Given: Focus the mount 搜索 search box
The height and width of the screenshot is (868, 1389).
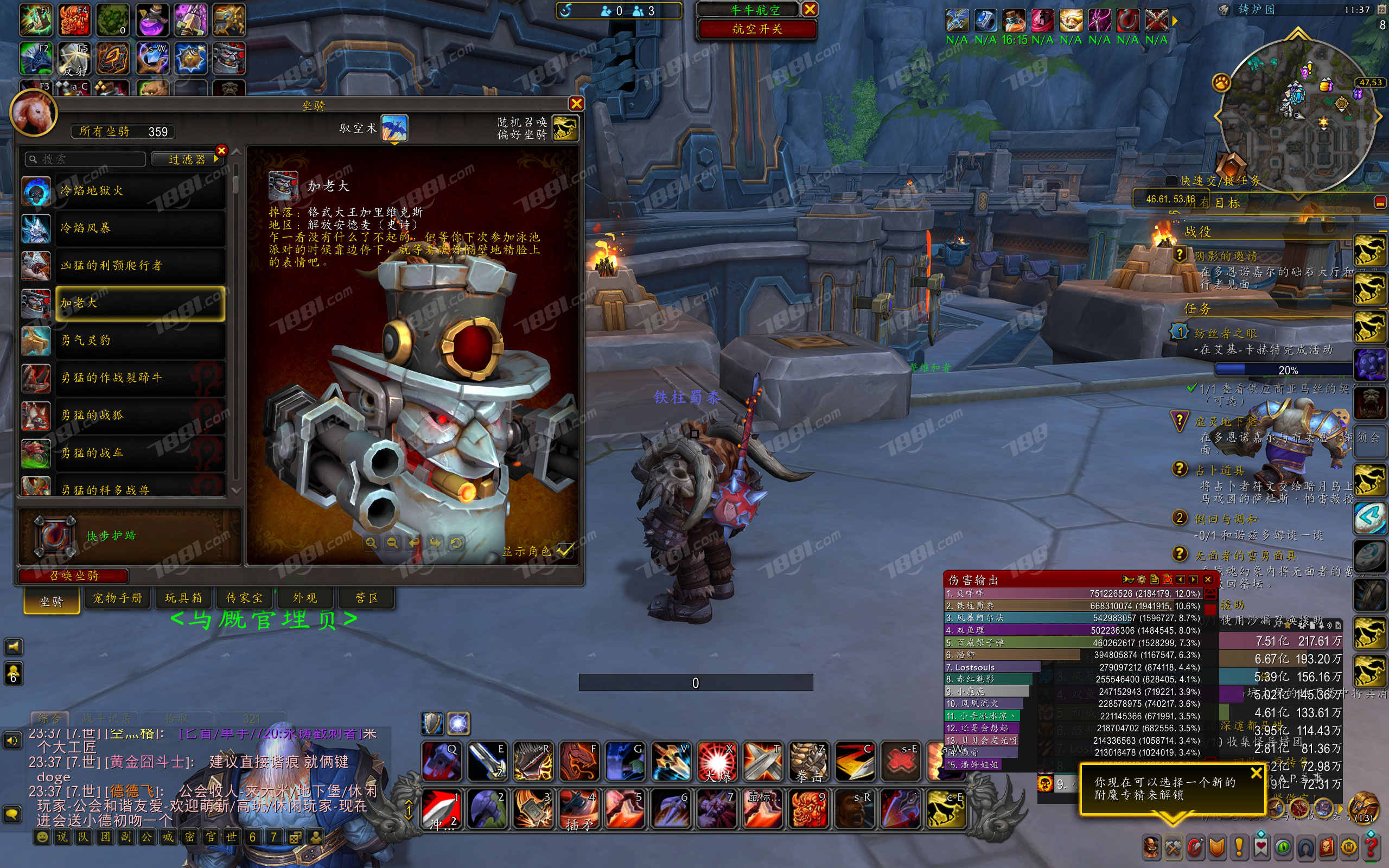Looking at the screenshot, I should pos(86,159).
